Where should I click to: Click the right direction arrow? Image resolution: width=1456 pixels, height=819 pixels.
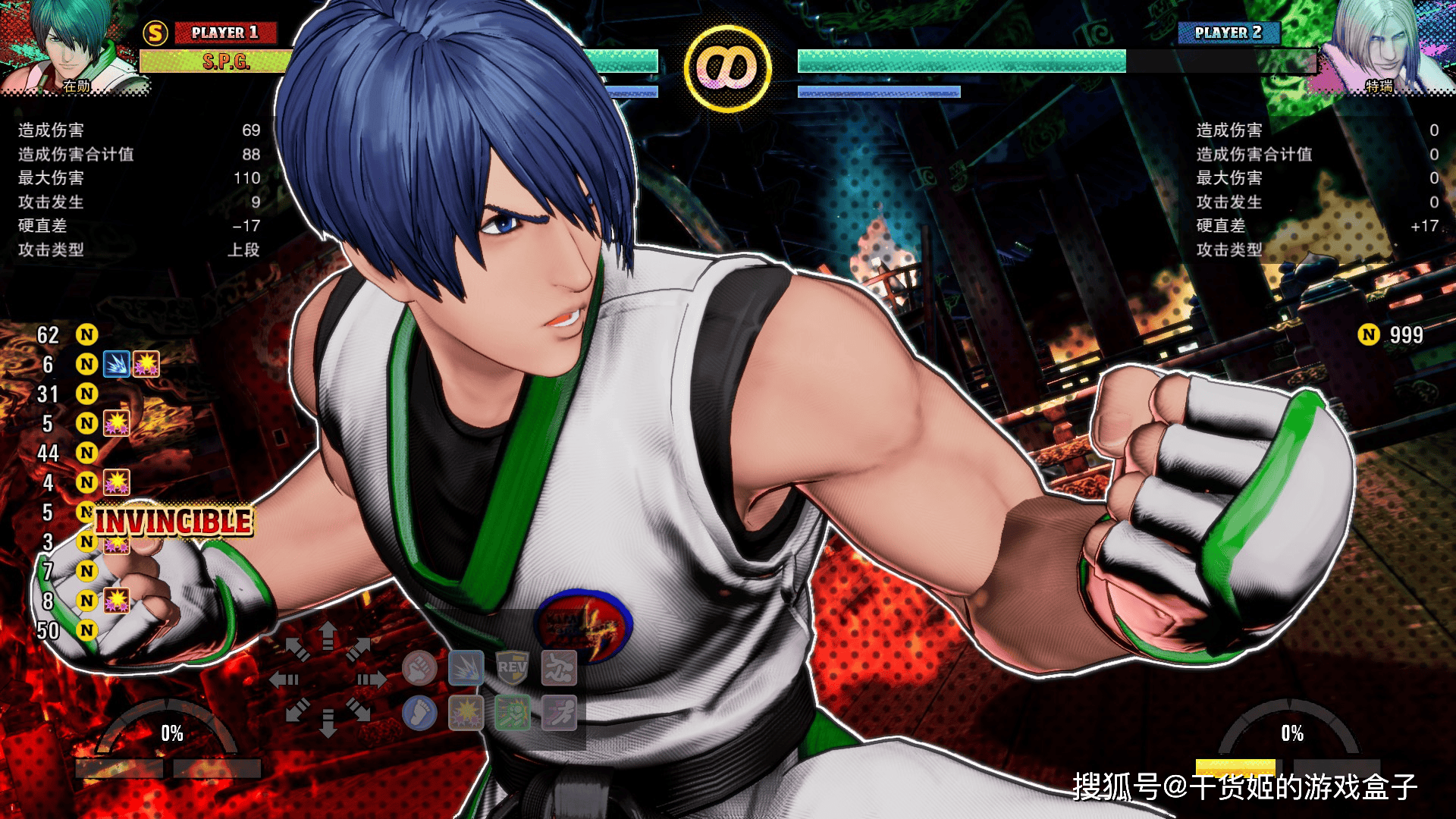(x=372, y=679)
